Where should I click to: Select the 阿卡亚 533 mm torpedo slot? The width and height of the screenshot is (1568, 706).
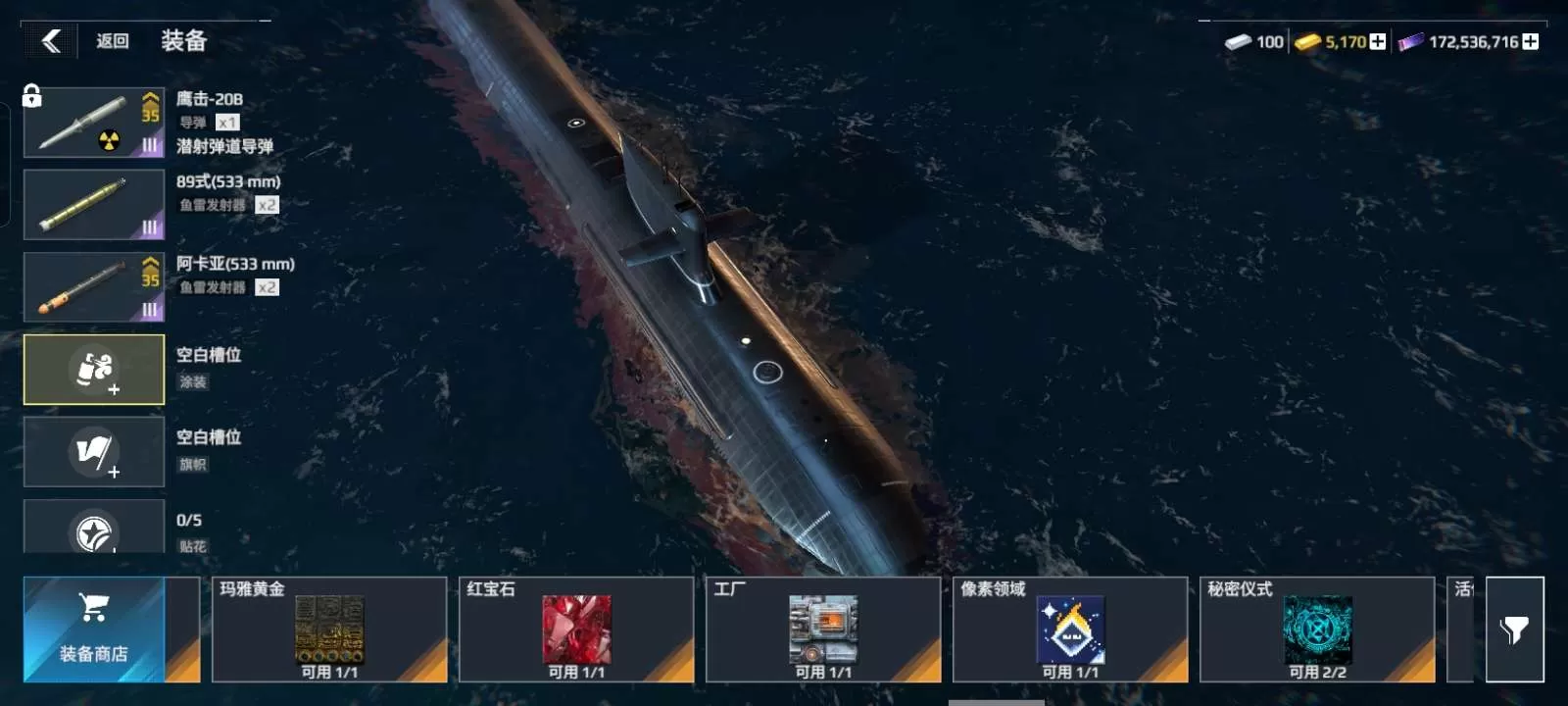tap(93, 287)
